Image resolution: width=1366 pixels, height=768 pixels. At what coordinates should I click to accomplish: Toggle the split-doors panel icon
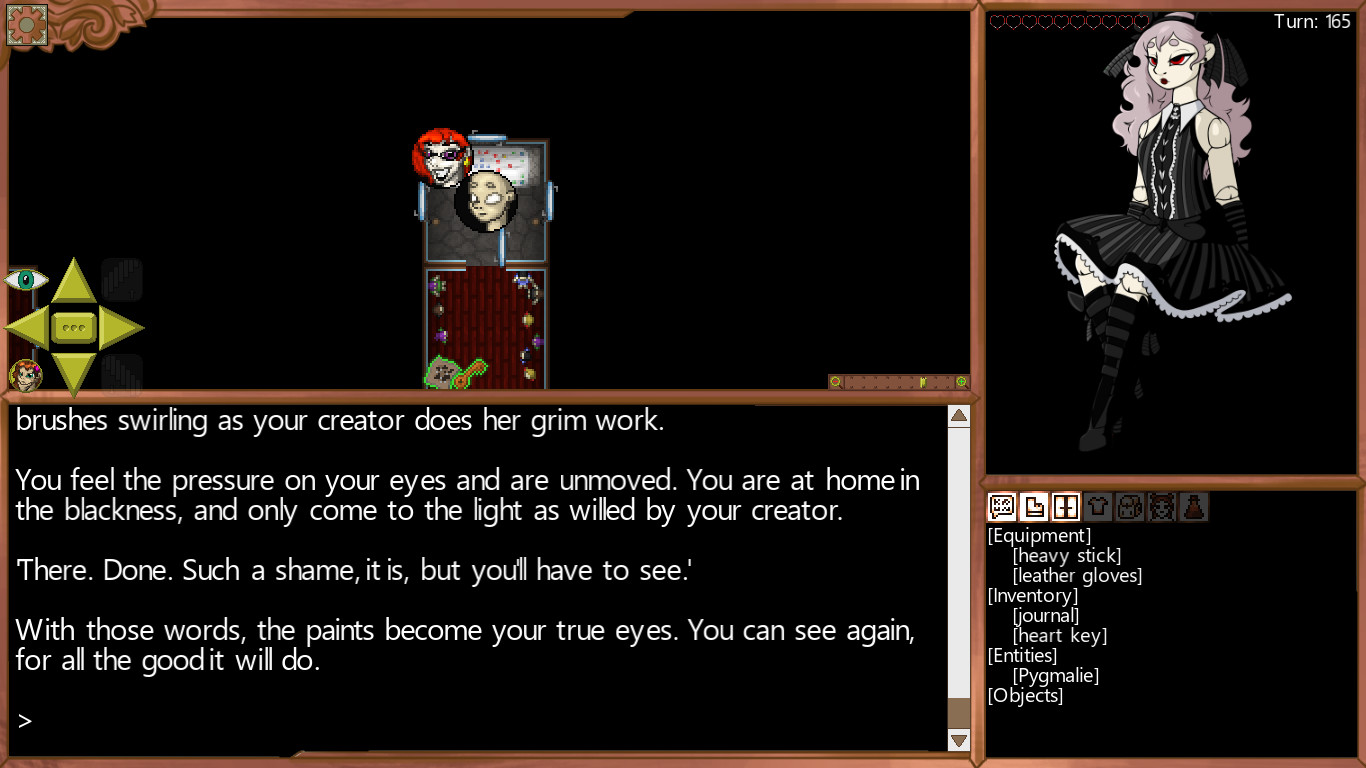(1066, 506)
